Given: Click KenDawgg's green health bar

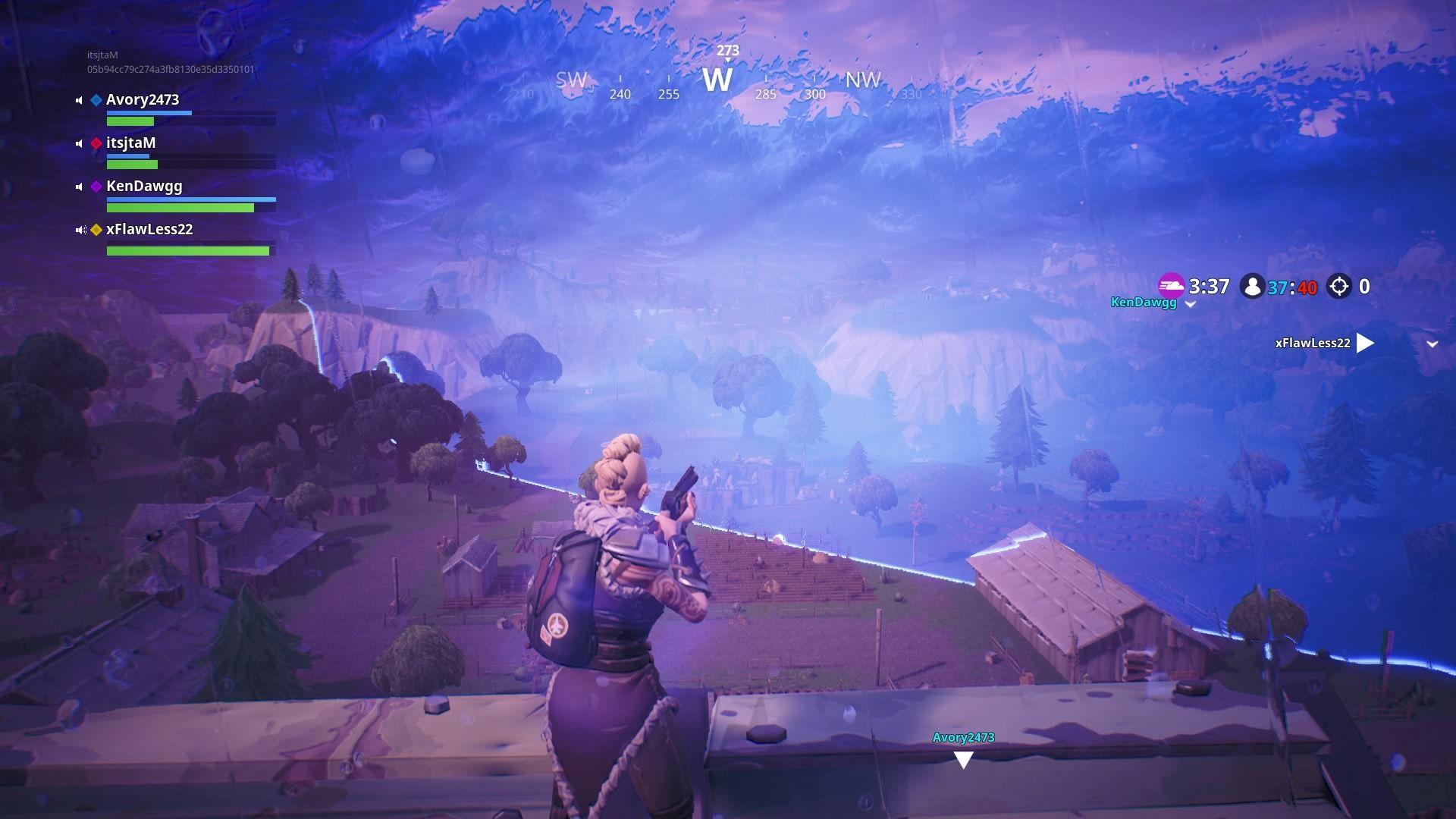Looking at the screenshot, I should [180, 206].
